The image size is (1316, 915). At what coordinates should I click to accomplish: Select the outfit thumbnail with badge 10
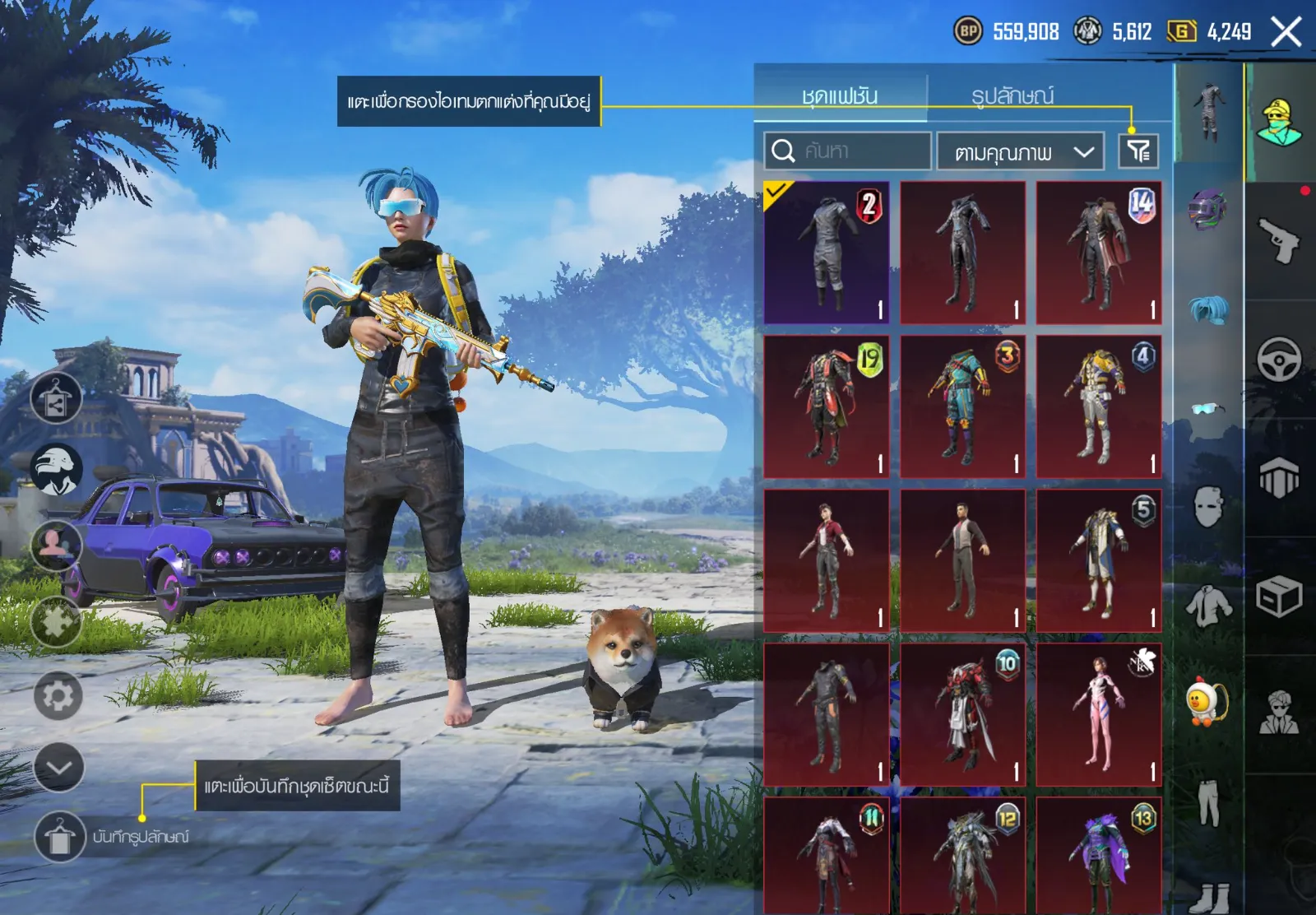[x=962, y=714]
